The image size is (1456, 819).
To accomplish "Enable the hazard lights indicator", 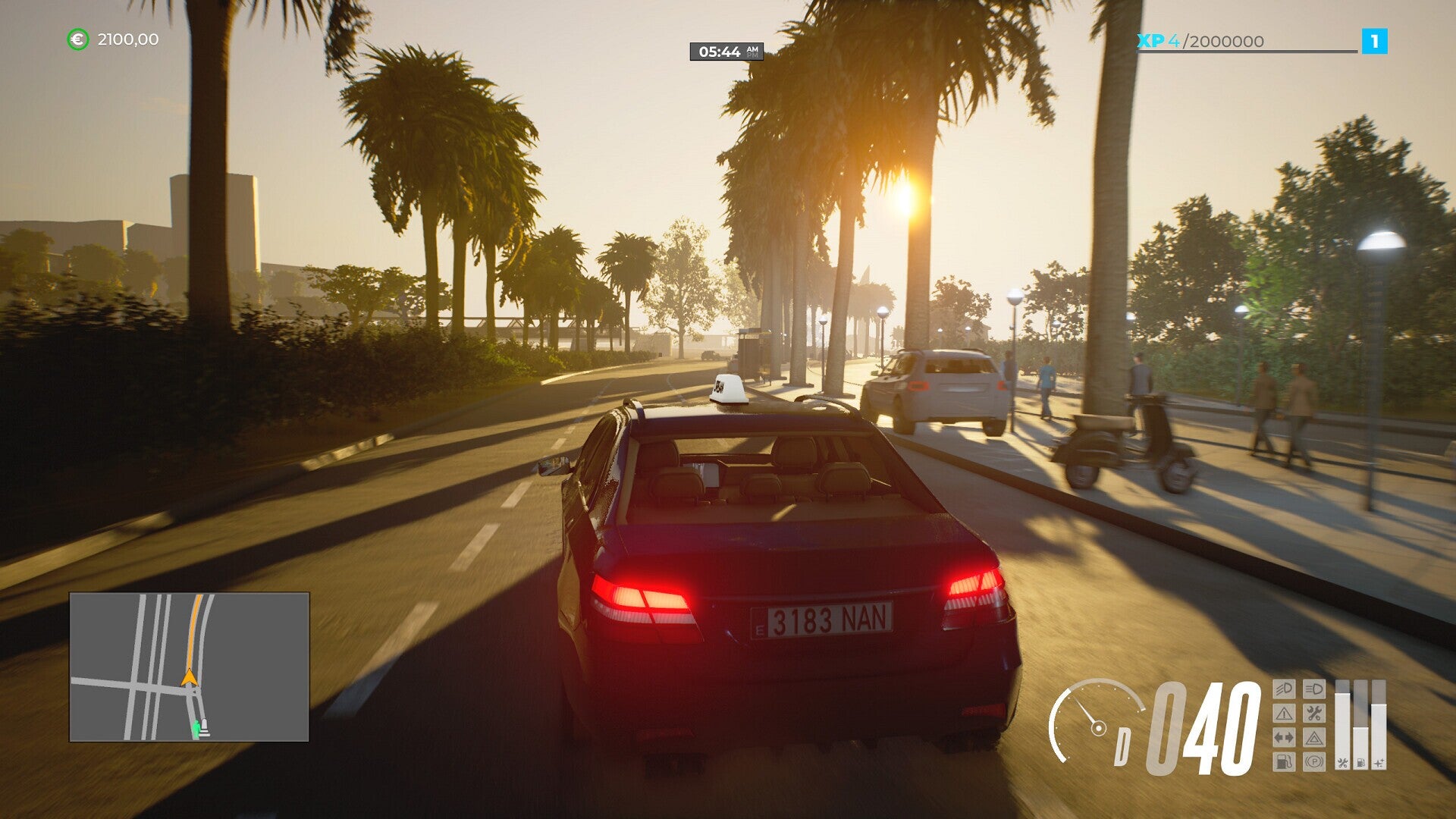I will [x=1314, y=739].
